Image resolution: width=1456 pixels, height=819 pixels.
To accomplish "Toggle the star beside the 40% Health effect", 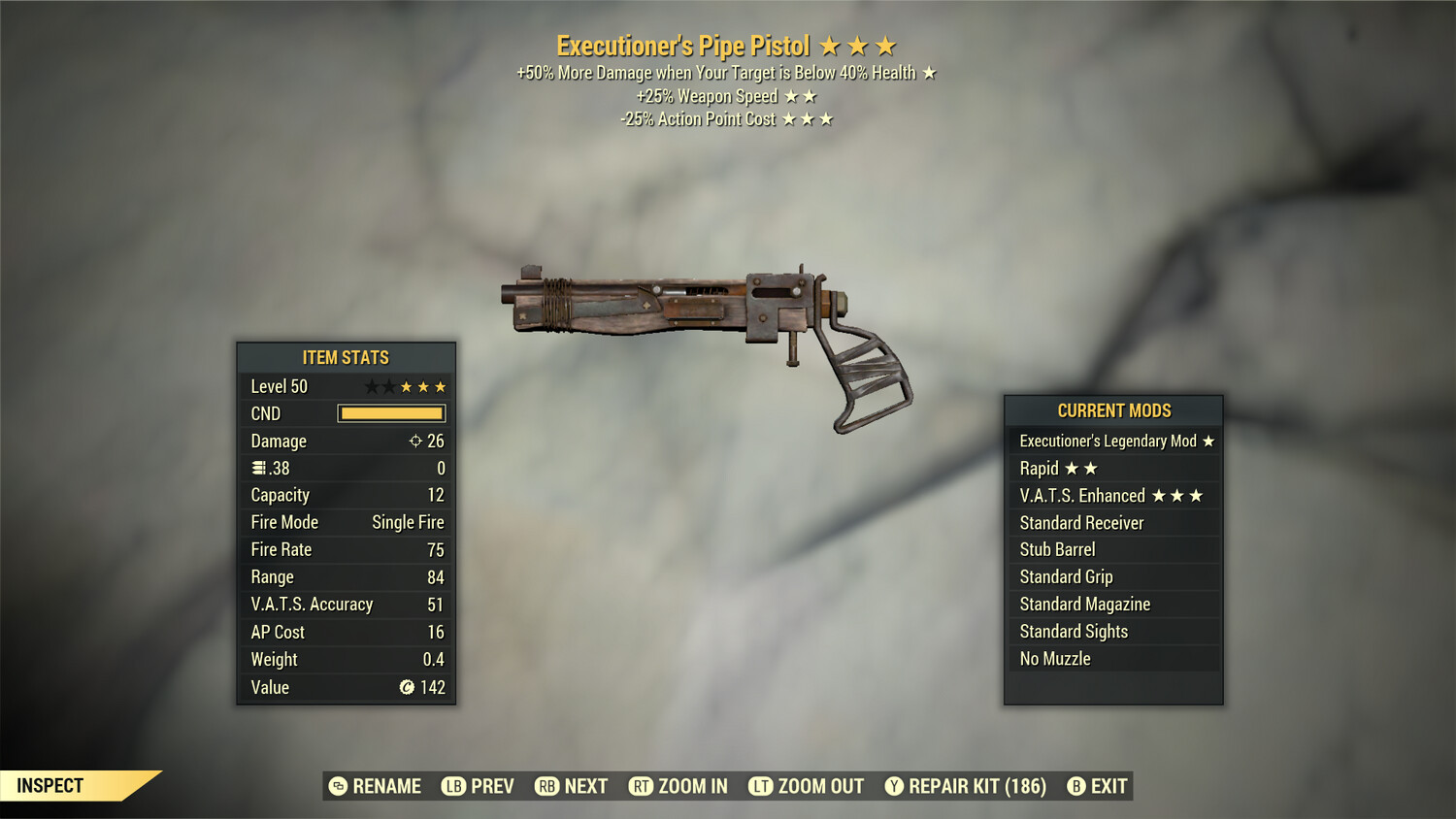I will click(929, 72).
